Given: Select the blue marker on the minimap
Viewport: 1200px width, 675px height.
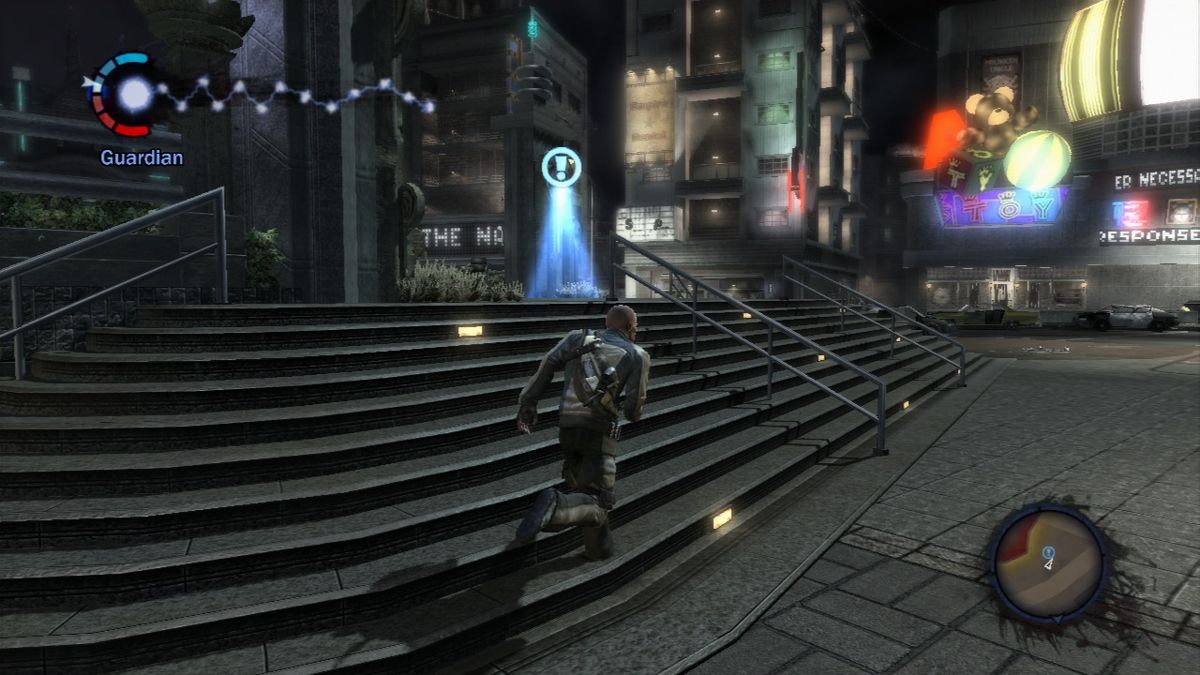Looking at the screenshot, I should coord(1047,552).
